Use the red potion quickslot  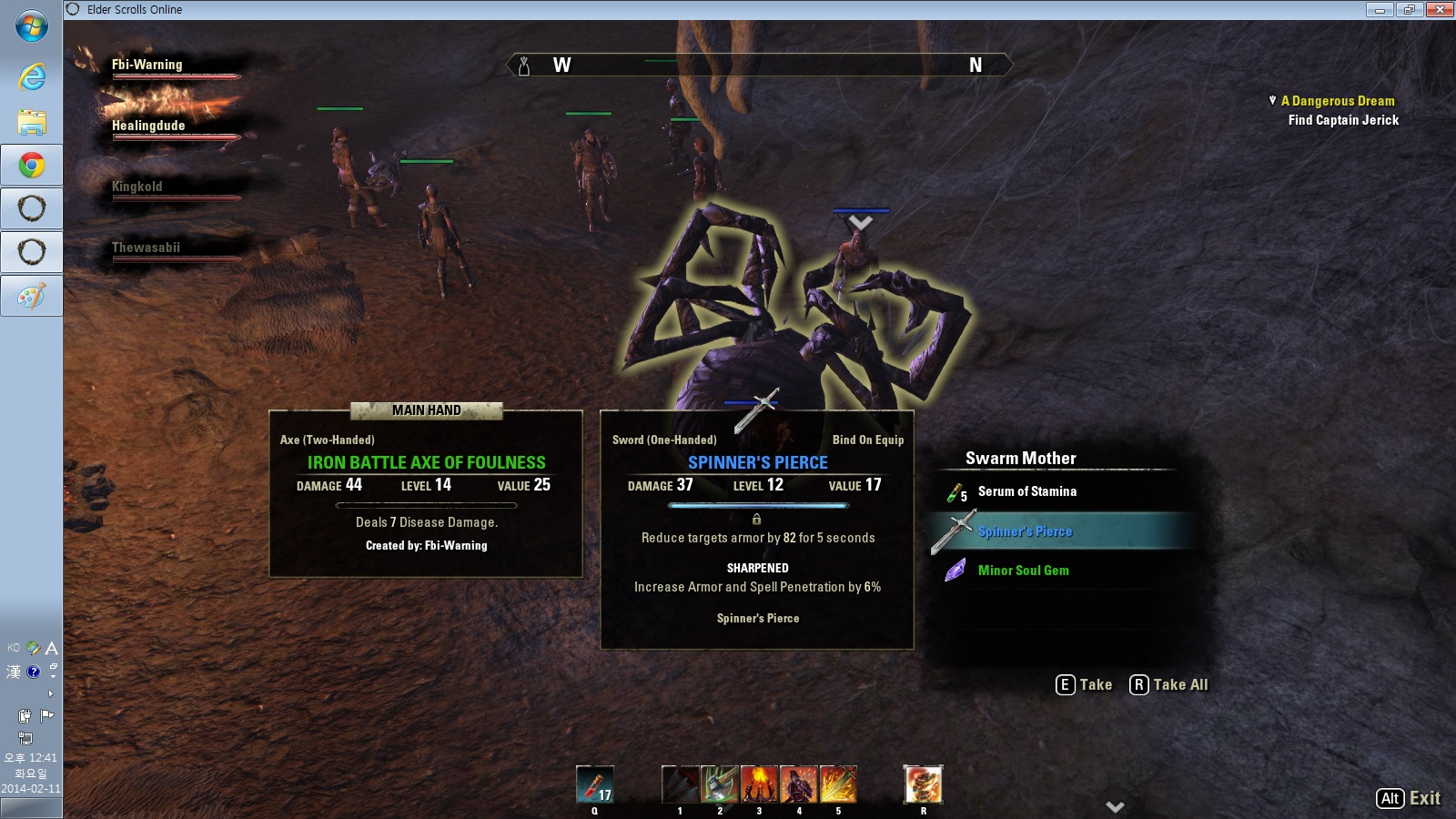(x=595, y=784)
